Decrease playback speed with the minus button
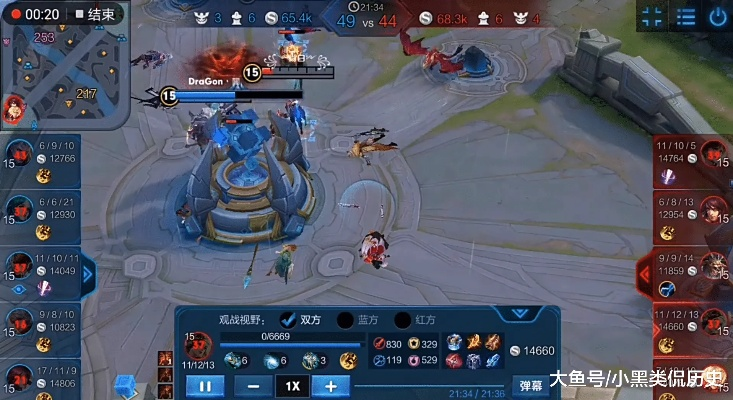This screenshot has height=400, width=733. pos(253,385)
